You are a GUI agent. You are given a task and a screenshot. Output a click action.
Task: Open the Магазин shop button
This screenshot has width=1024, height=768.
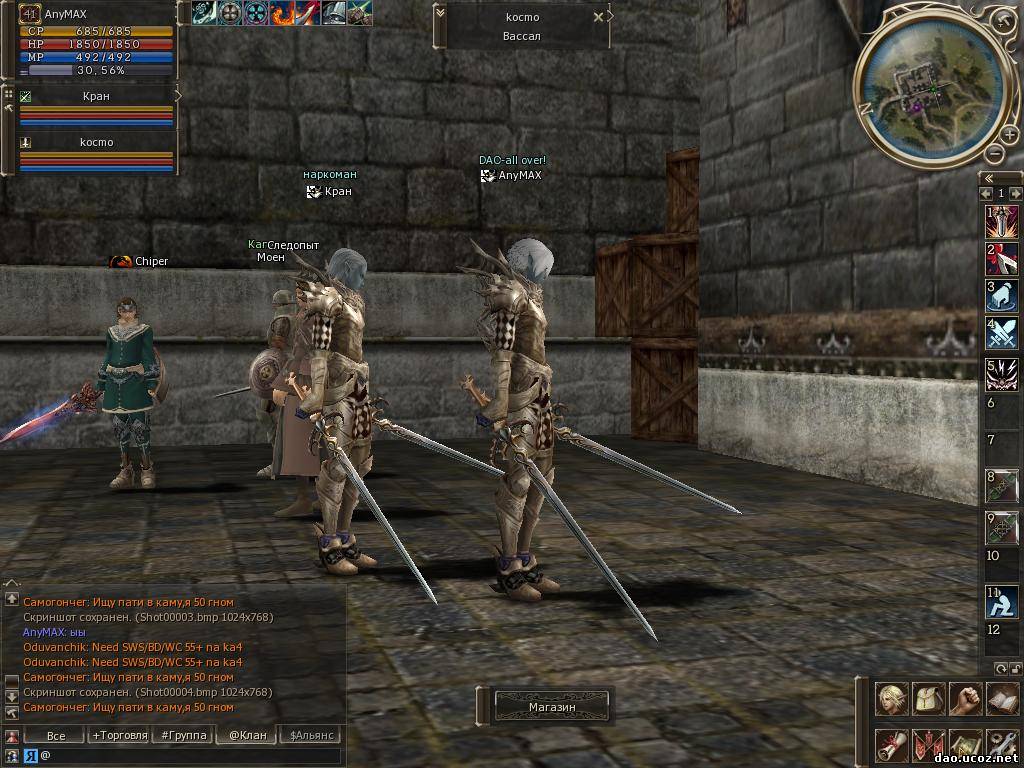[x=552, y=707]
